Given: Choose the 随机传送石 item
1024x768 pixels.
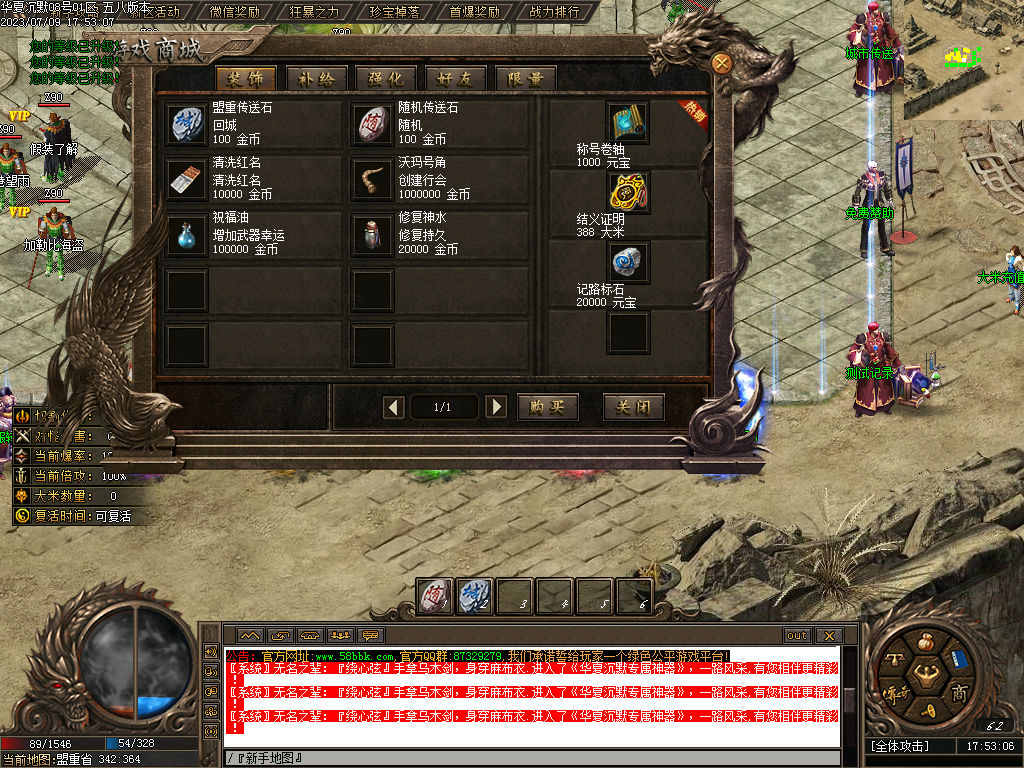Looking at the screenshot, I should tap(374, 123).
